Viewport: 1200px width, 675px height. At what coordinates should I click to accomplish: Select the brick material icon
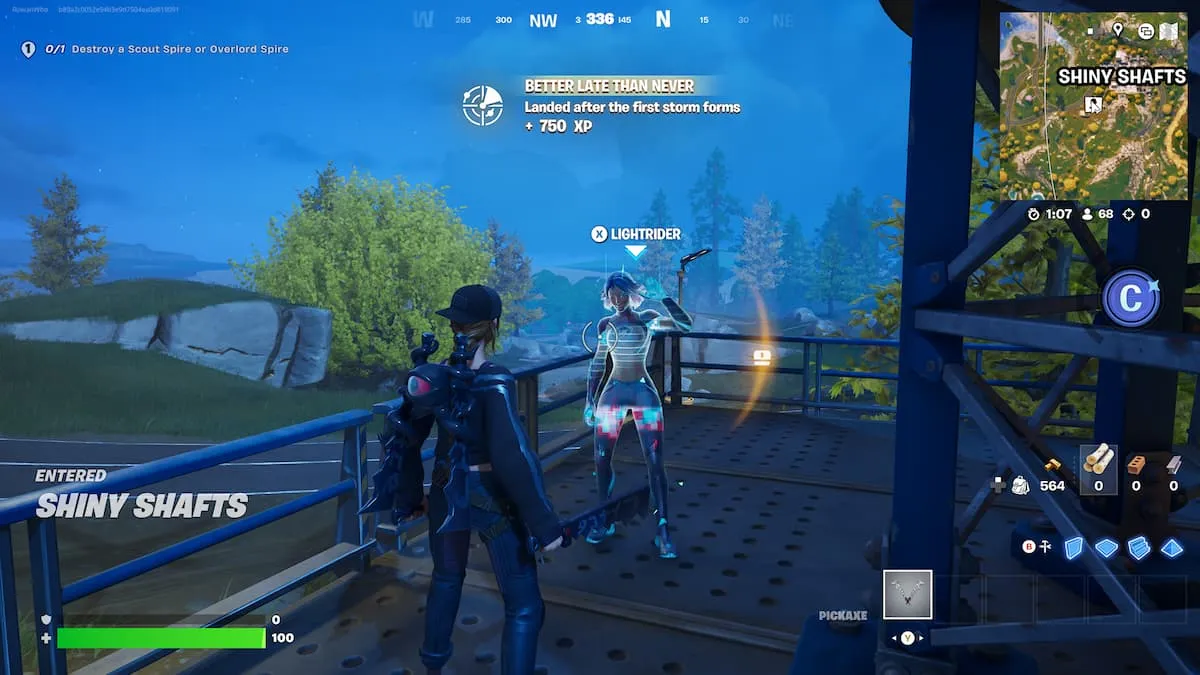click(x=1135, y=464)
